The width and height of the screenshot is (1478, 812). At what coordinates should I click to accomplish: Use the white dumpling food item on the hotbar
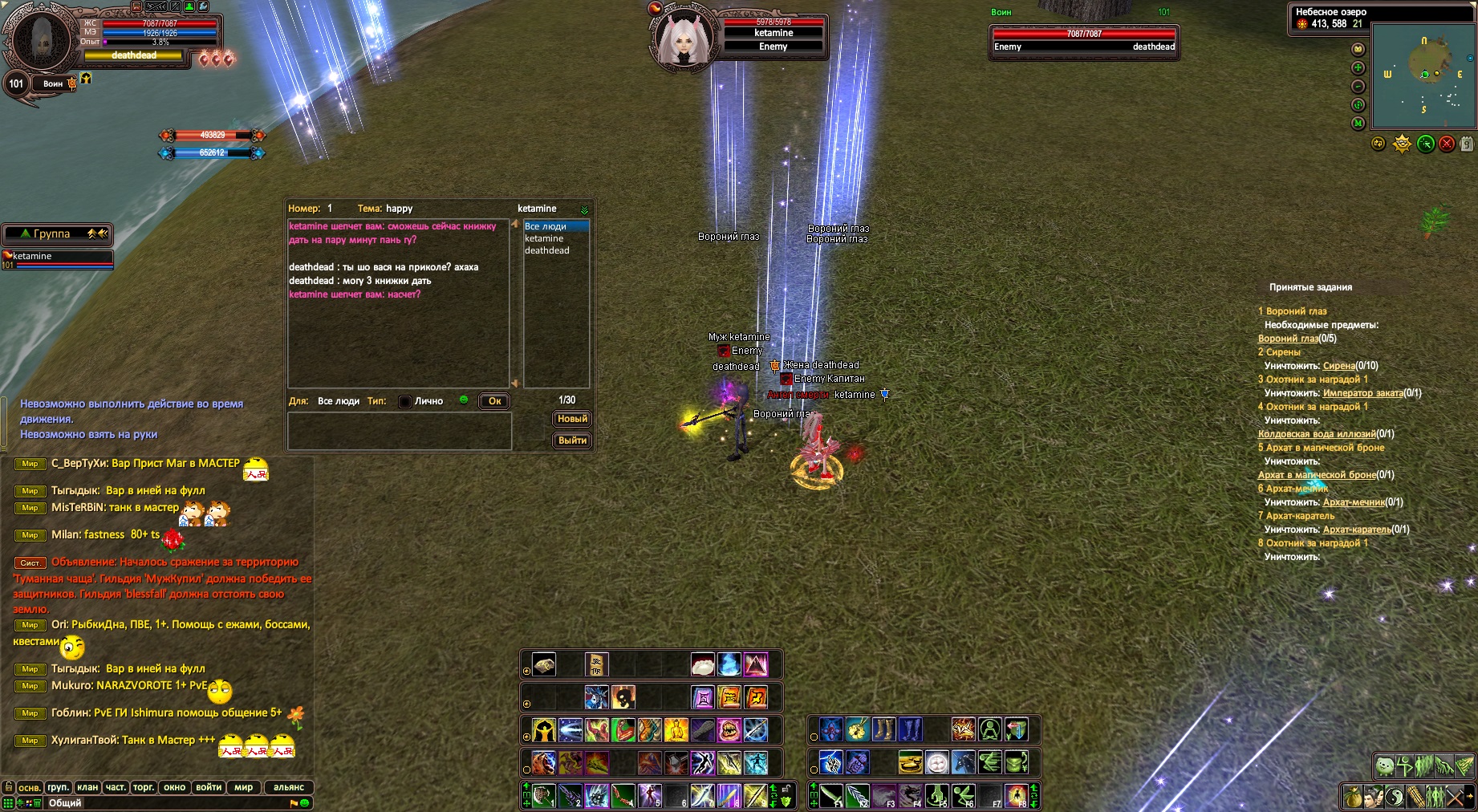(702, 664)
